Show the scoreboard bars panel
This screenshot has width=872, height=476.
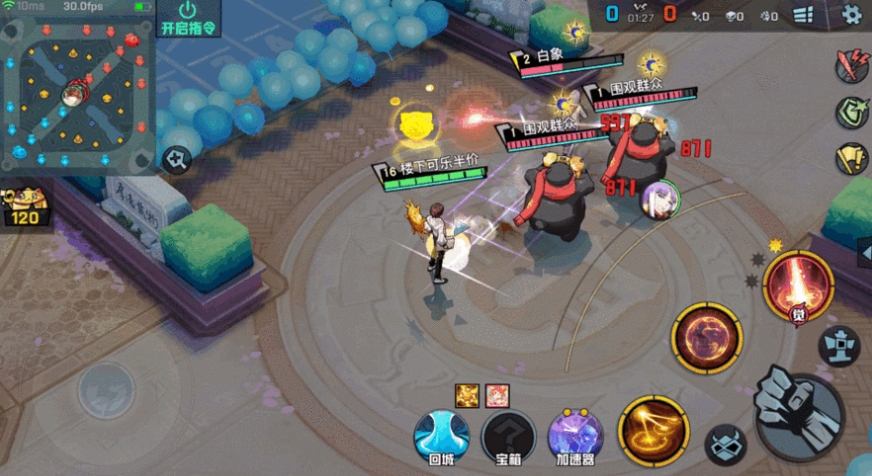tap(803, 15)
